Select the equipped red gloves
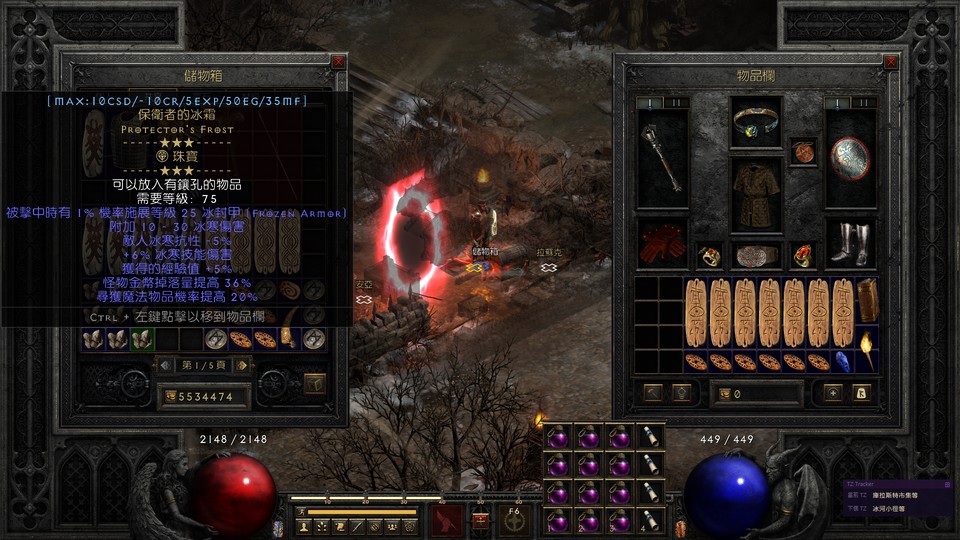Image resolution: width=960 pixels, height=540 pixels. (x=662, y=244)
